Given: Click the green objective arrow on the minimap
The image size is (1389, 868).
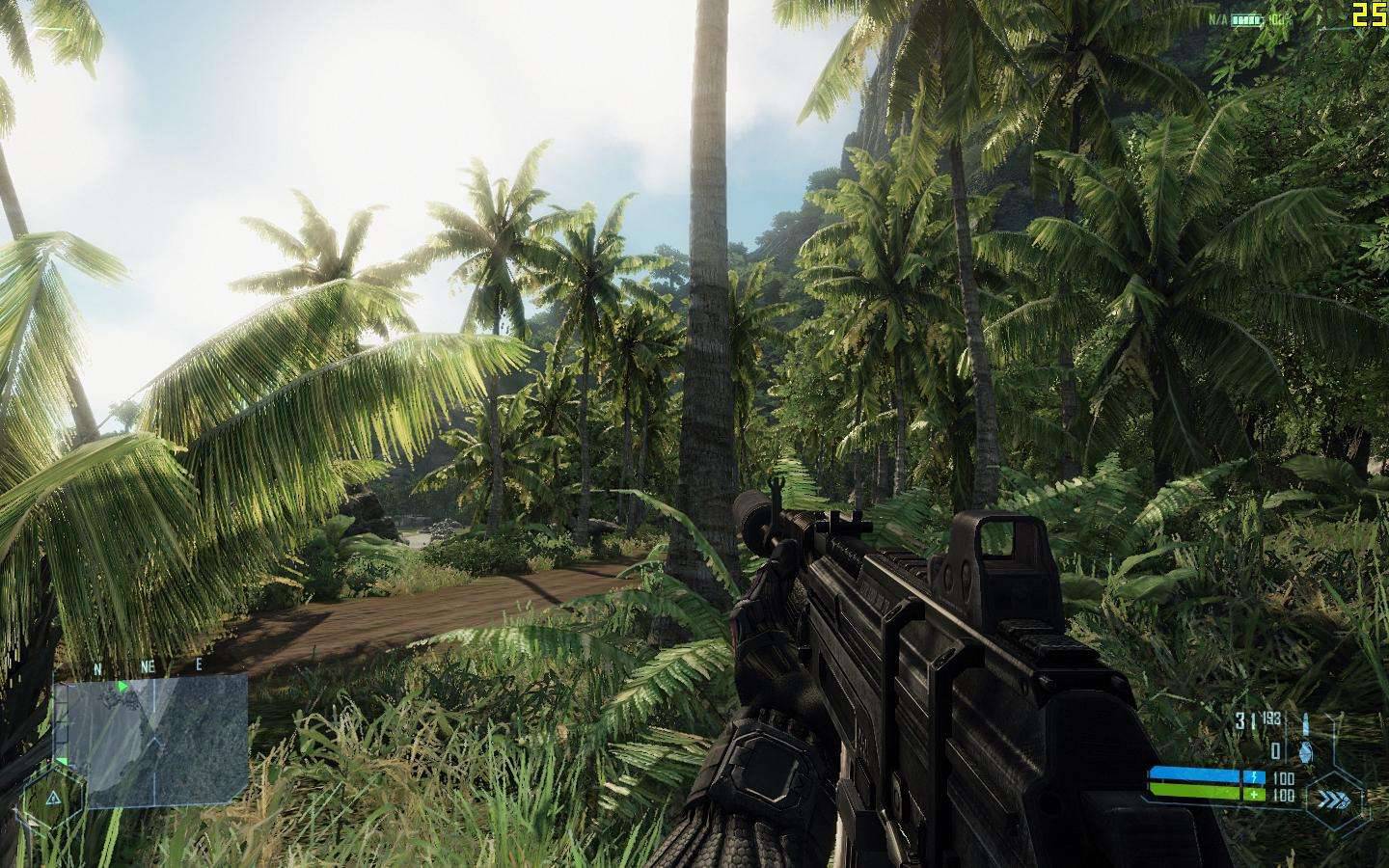Looking at the screenshot, I should click(123, 687).
